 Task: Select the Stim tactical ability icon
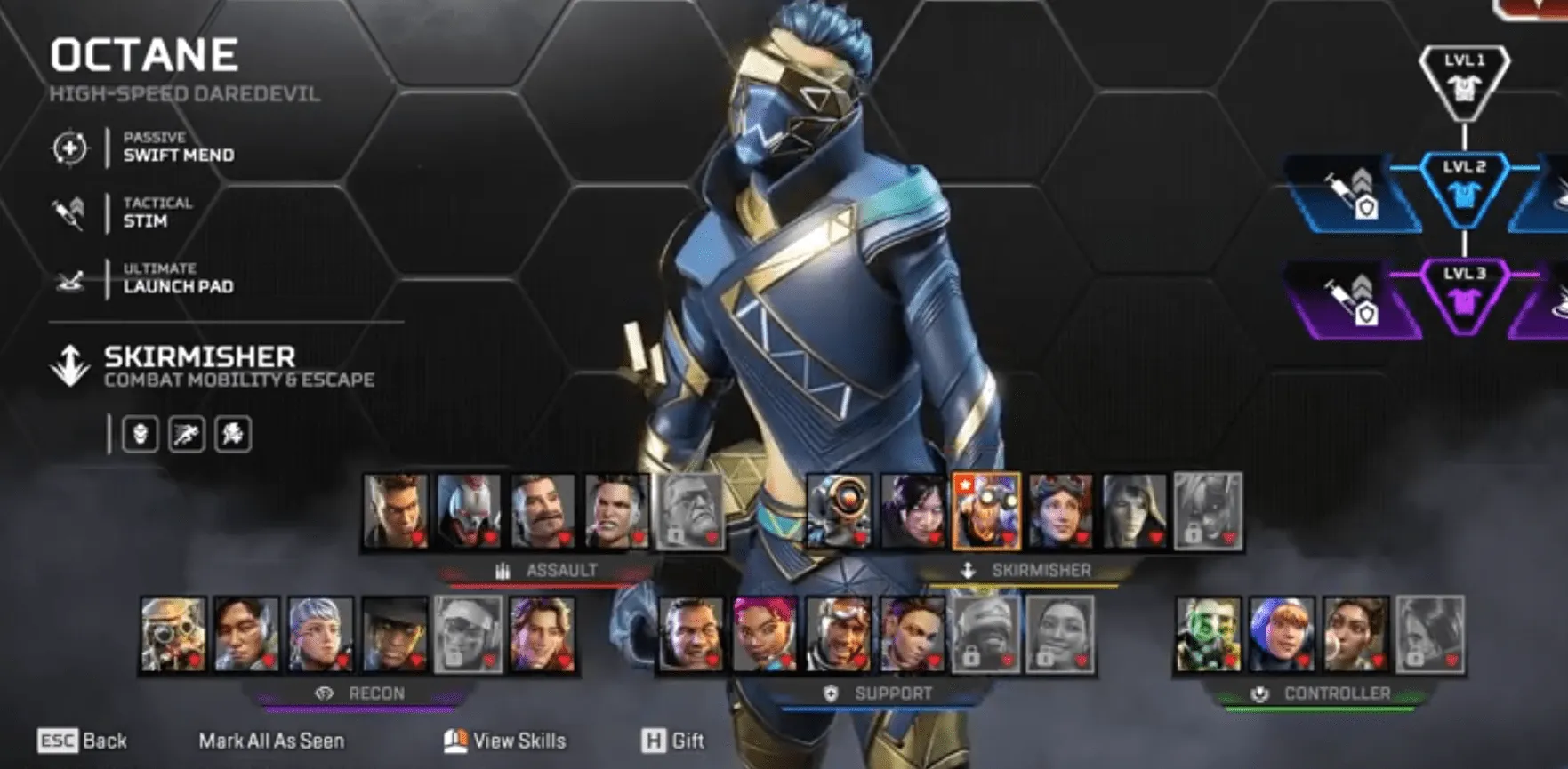pos(71,213)
